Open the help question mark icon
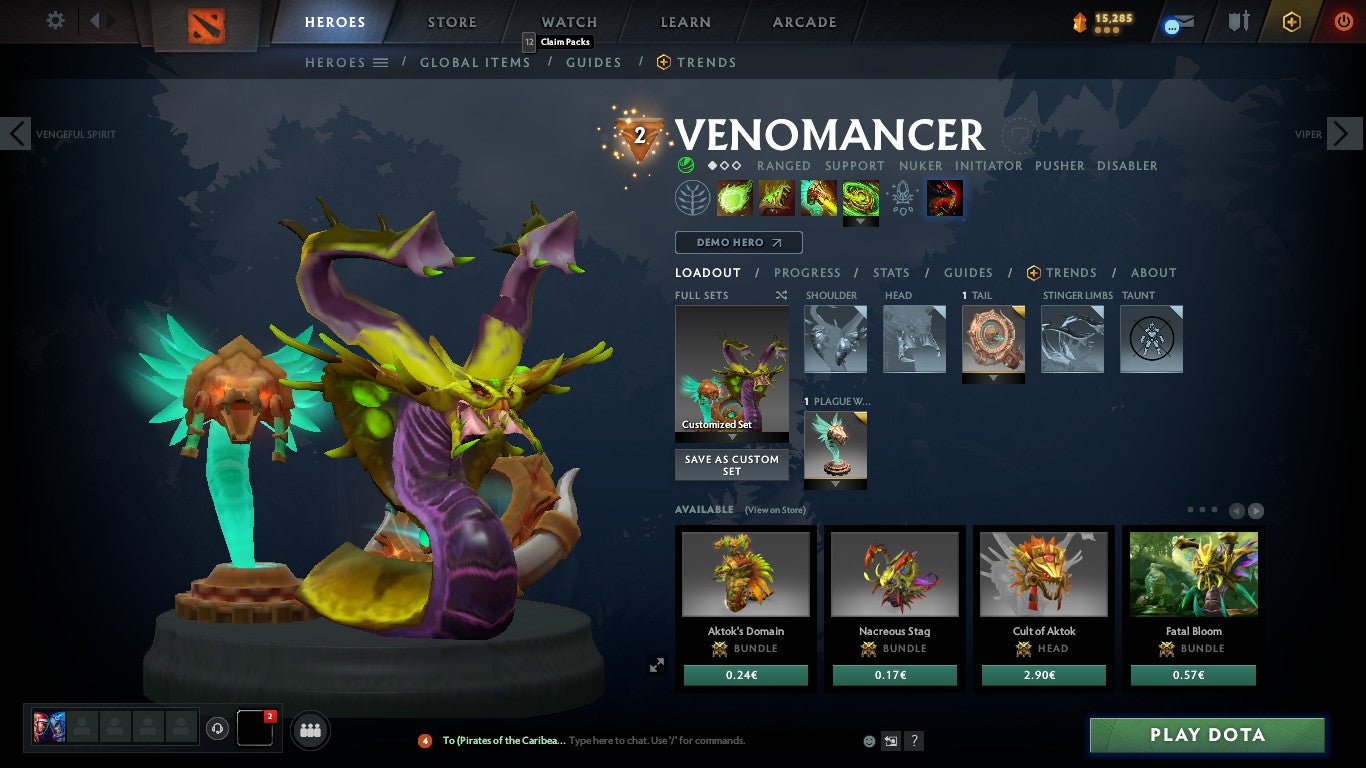This screenshot has width=1366, height=768. tap(913, 741)
